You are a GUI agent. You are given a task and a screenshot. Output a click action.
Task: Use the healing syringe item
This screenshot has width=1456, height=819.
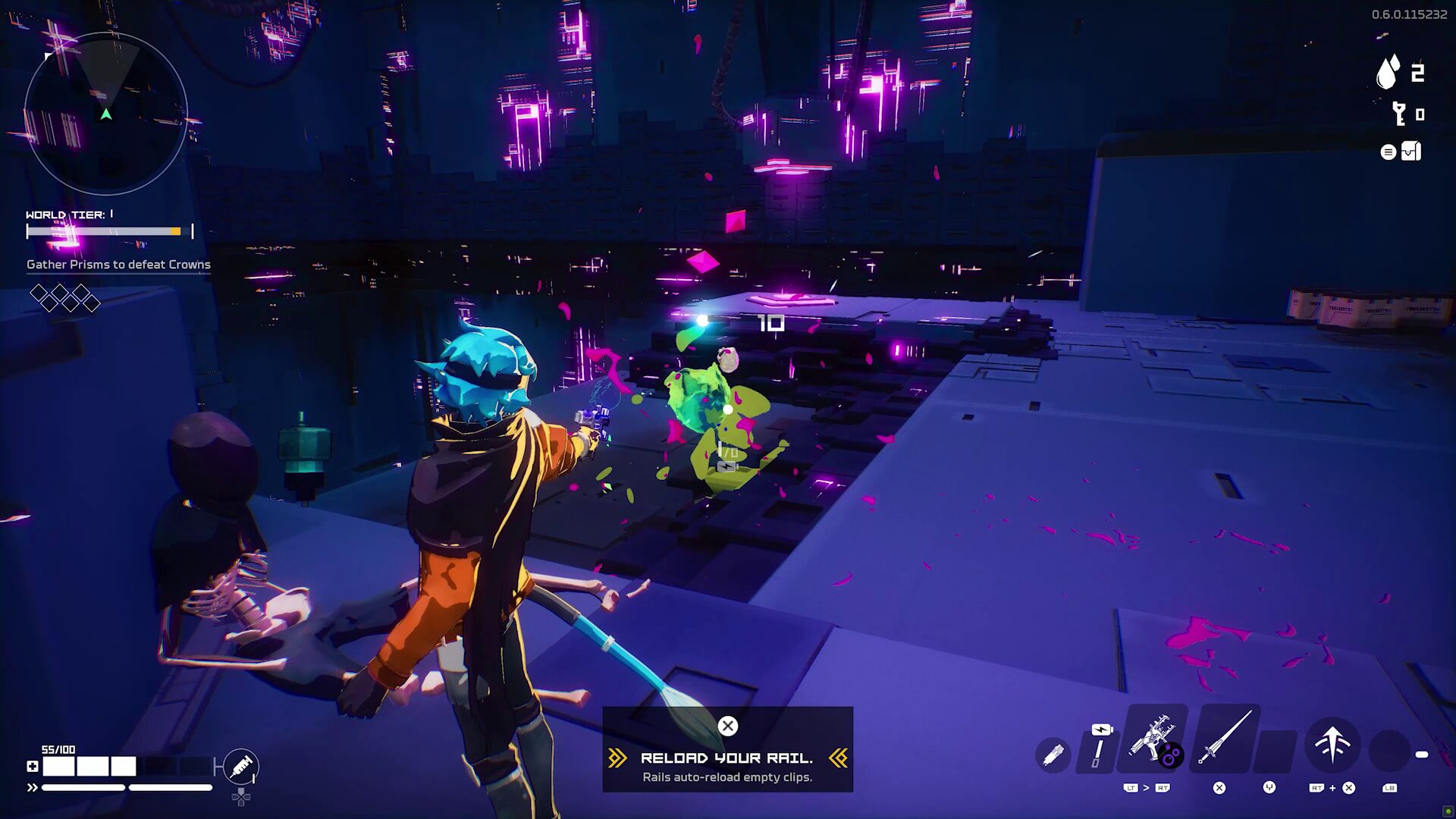click(x=242, y=767)
